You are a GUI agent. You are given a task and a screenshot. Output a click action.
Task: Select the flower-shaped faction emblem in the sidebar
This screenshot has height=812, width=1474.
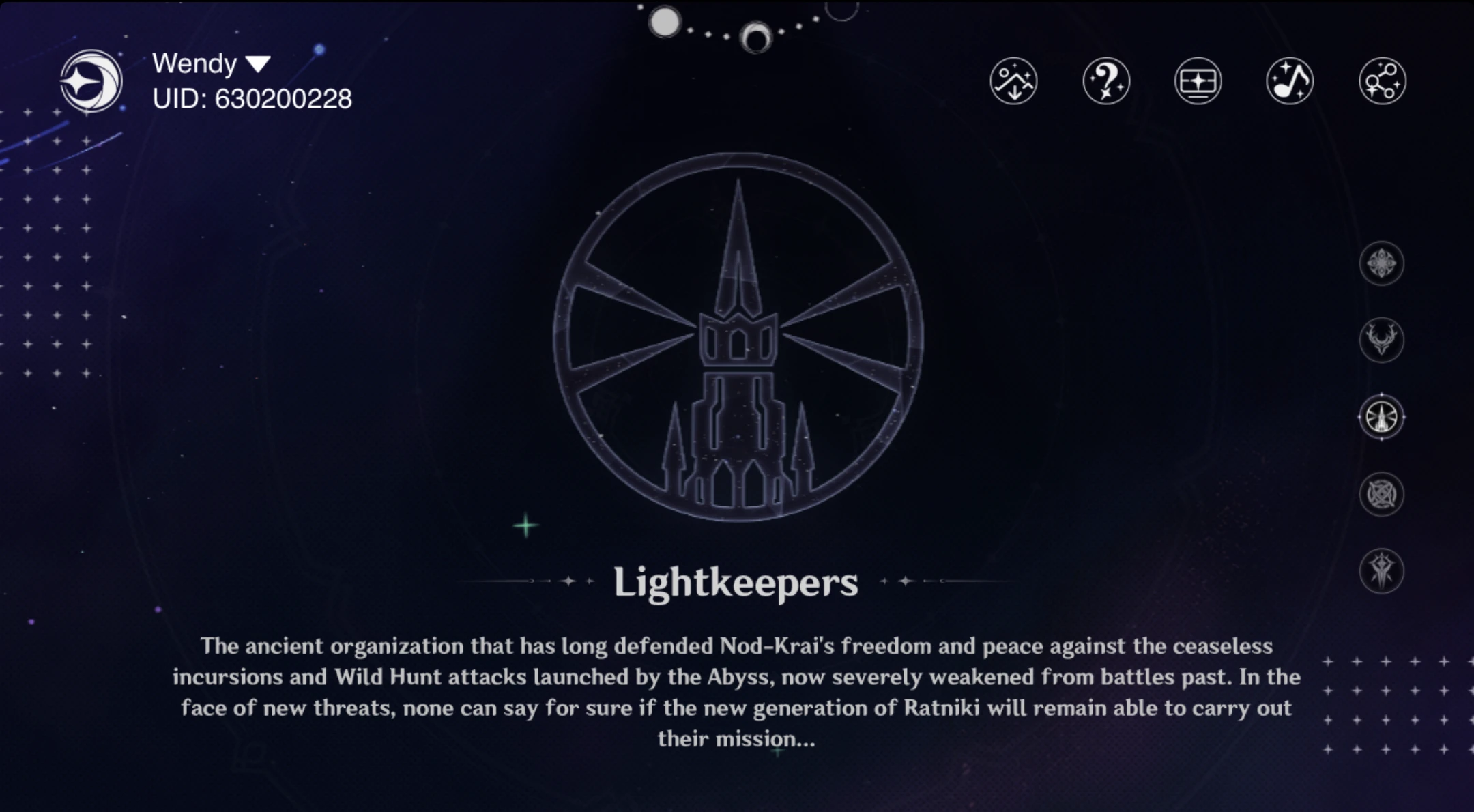tap(1382, 264)
